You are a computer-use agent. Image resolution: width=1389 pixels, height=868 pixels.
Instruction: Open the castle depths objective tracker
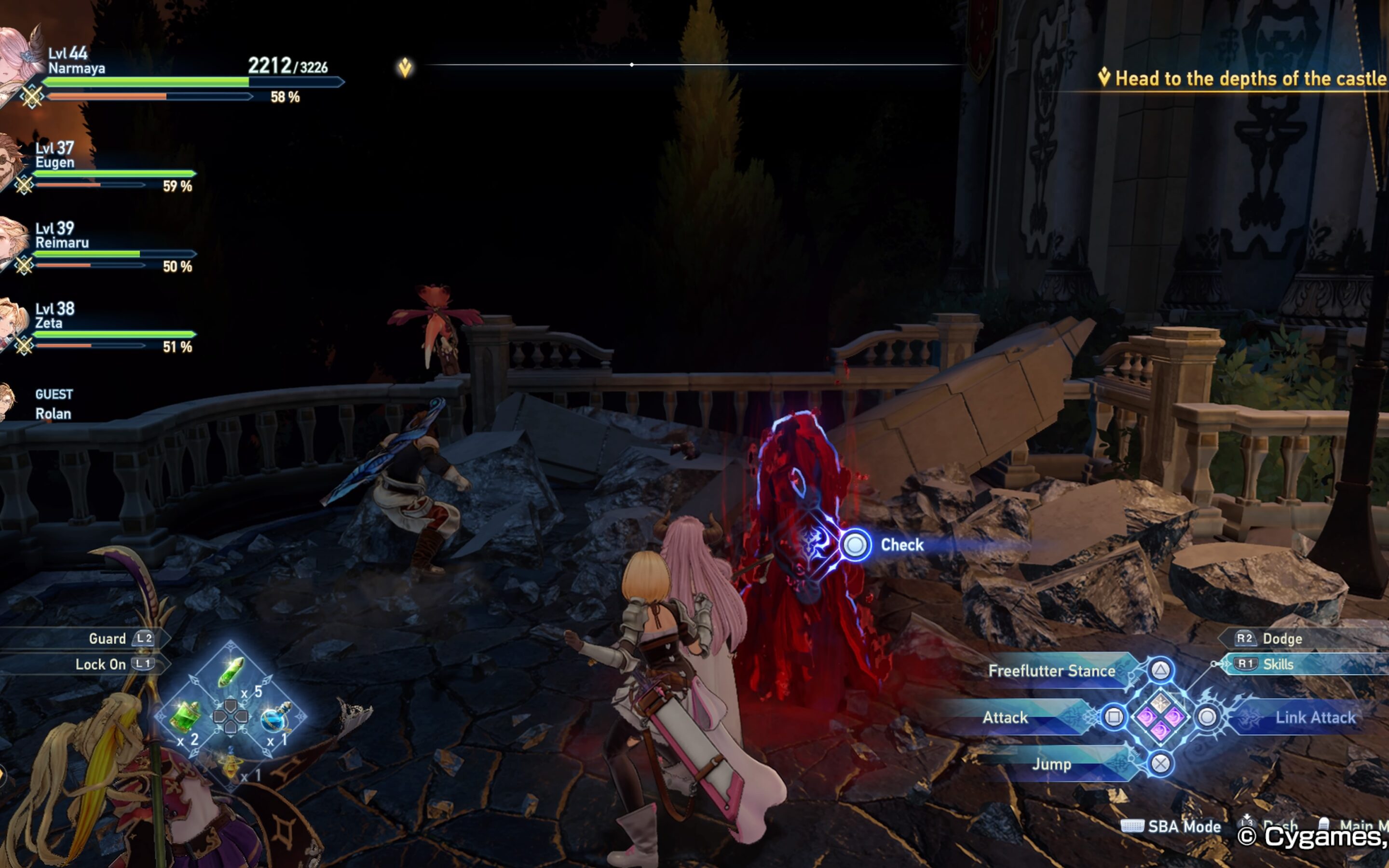point(1245,79)
